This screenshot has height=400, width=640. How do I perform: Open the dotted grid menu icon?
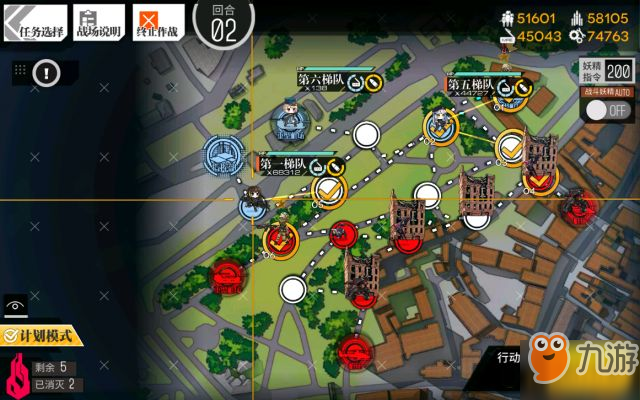pyautogui.click(x=20, y=71)
